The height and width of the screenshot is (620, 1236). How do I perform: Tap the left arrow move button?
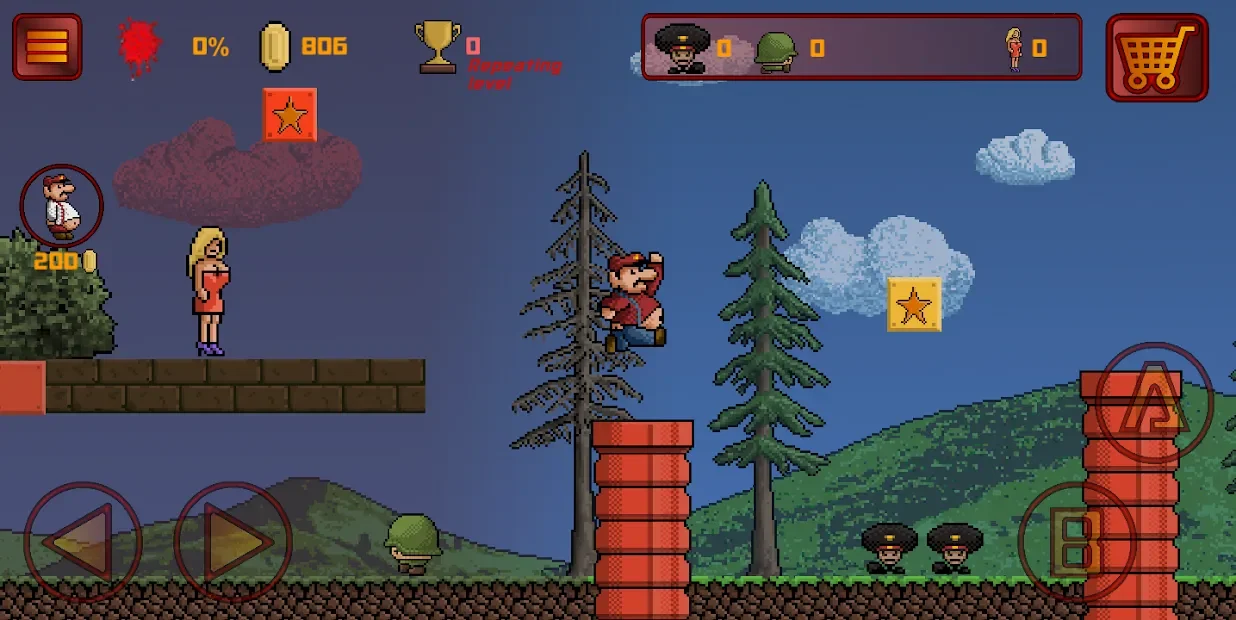82,543
